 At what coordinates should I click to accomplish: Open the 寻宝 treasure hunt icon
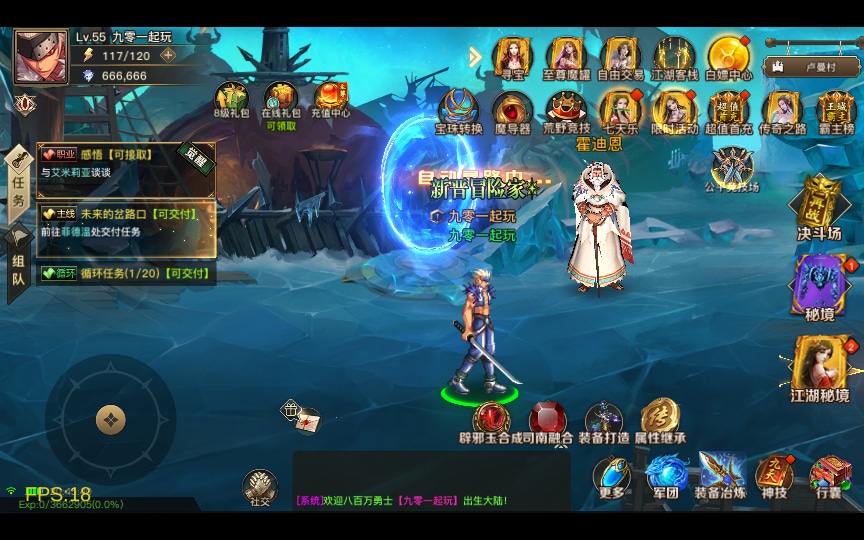click(x=512, y=56)
